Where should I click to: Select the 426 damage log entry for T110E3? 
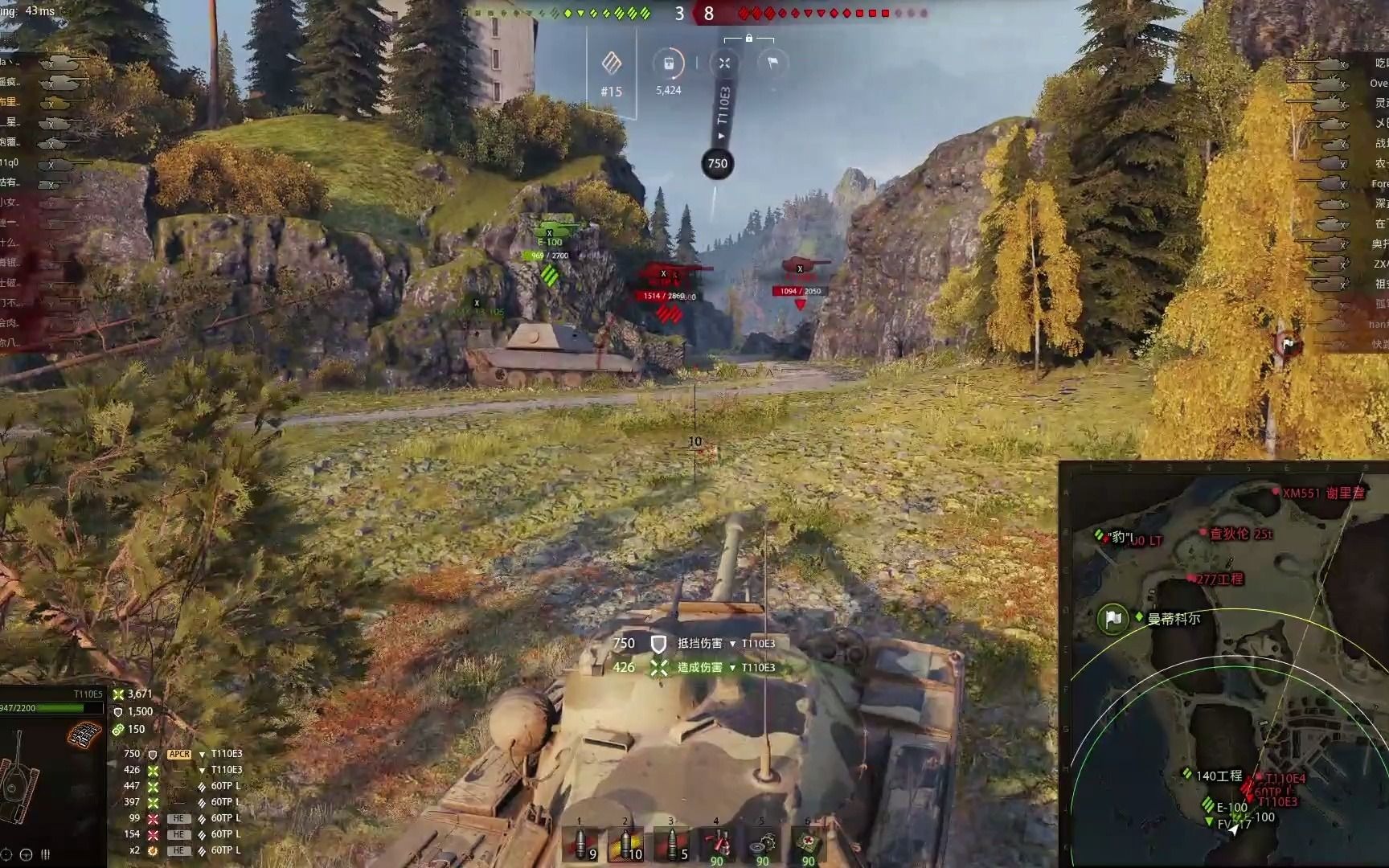181,770
